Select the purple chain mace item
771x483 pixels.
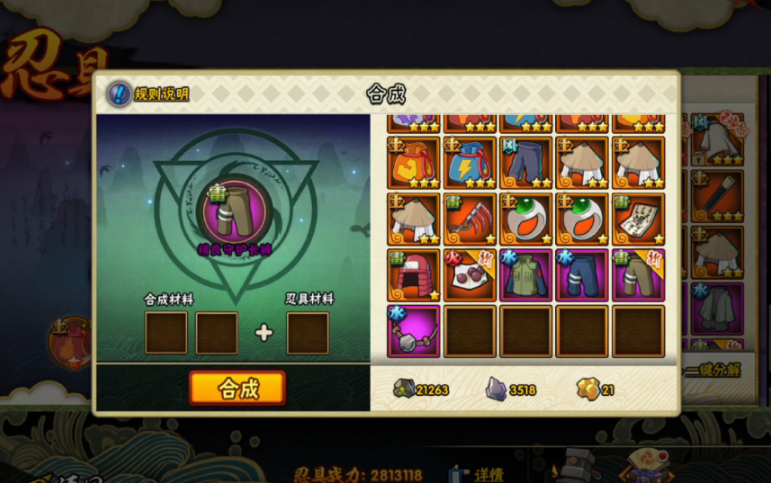(414, 330)
